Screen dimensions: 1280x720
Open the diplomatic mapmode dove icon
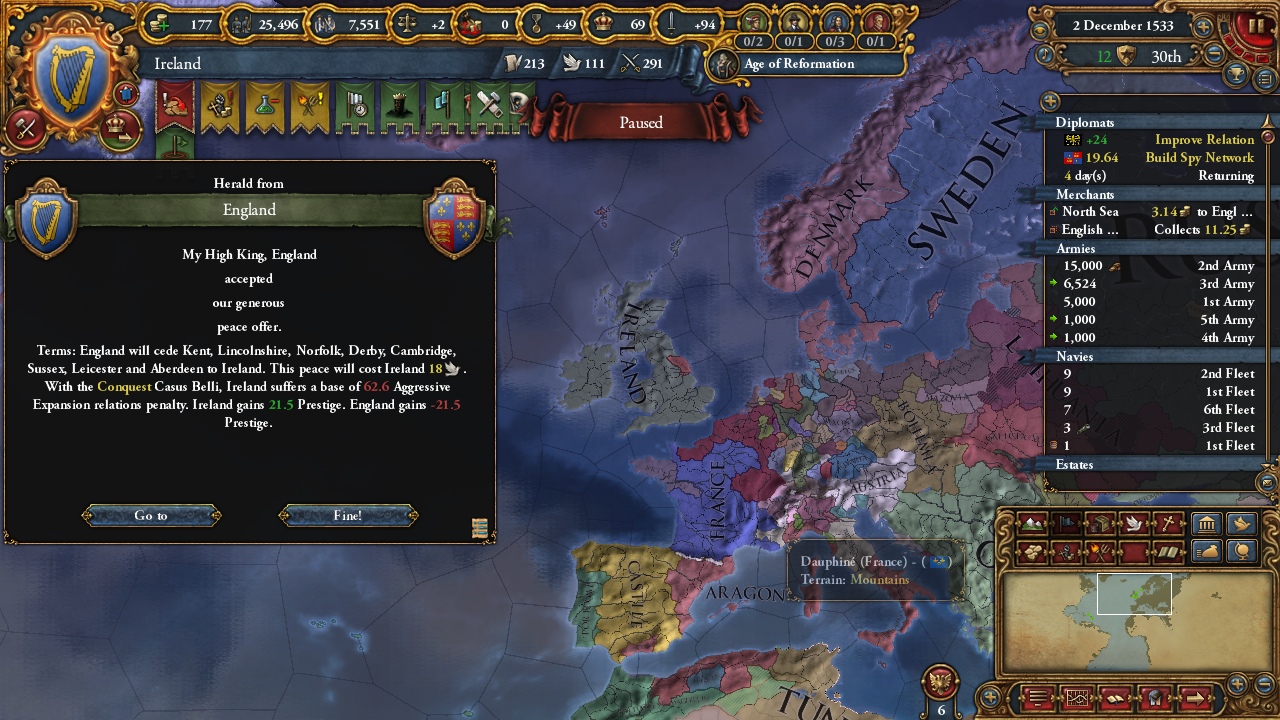tap(1134, 524)
